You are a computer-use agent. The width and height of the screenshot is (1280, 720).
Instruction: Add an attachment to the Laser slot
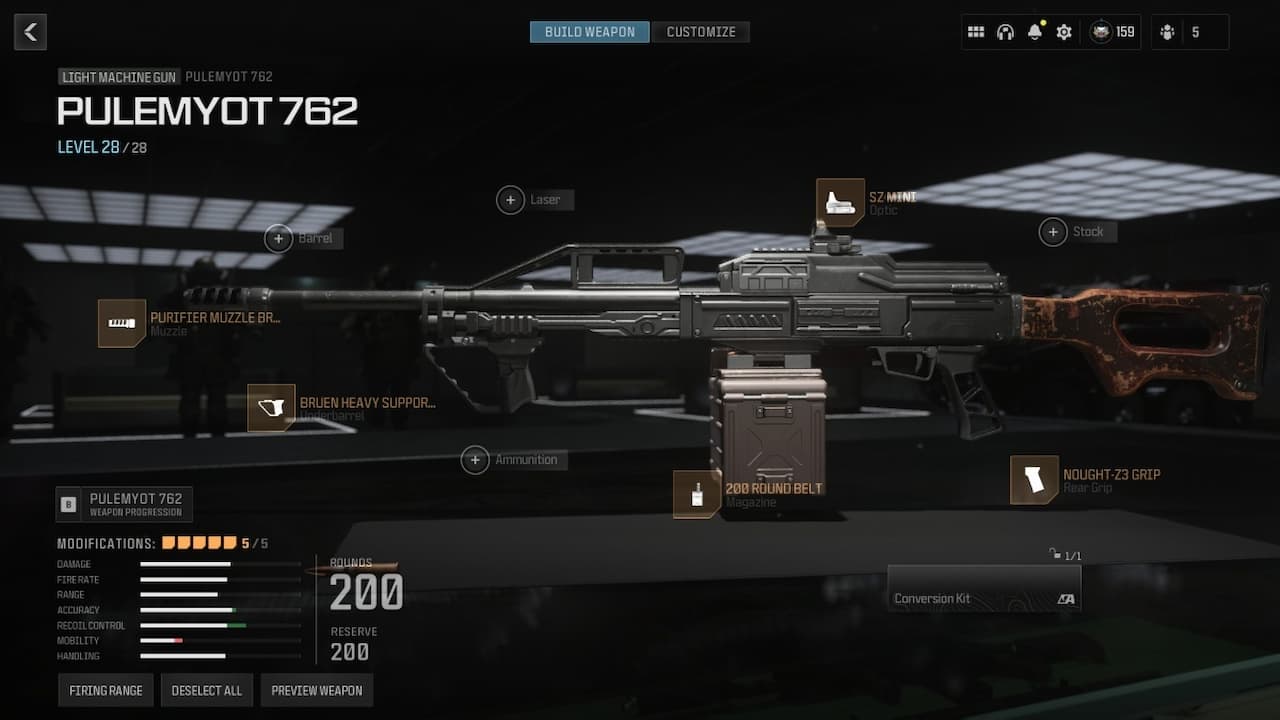(510, 200)
